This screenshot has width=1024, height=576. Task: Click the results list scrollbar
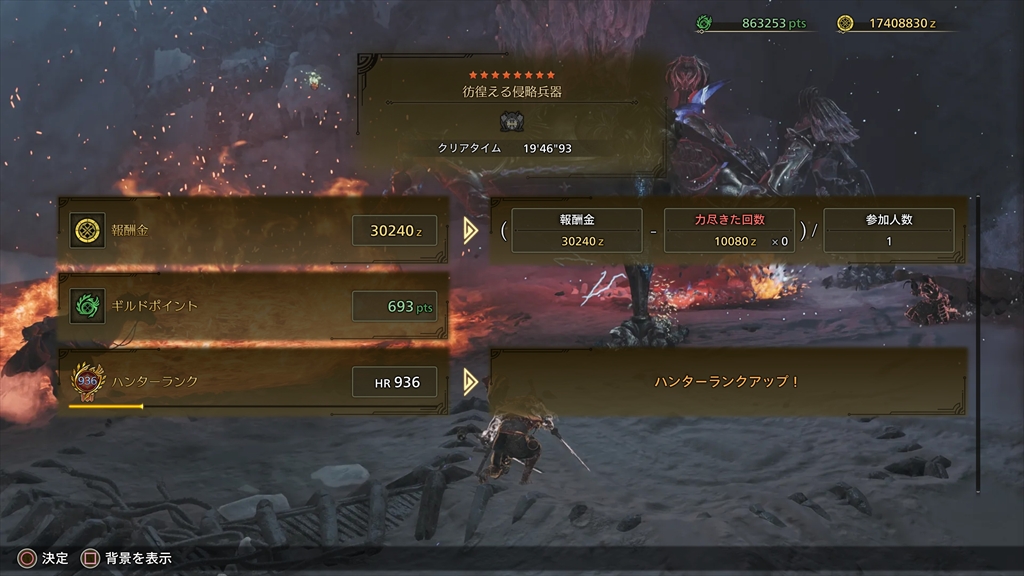(978, 340)
